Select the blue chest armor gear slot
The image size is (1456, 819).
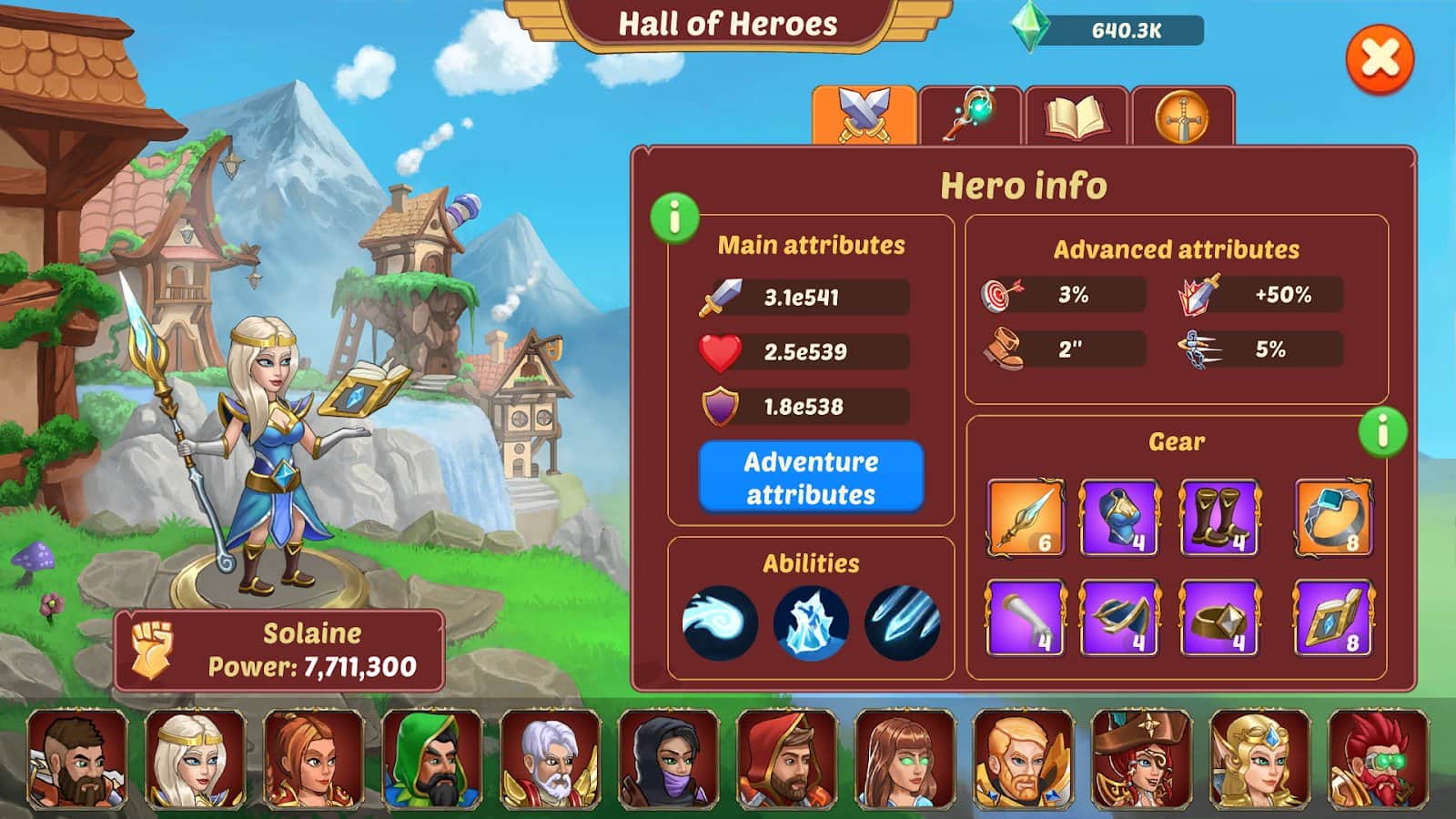pyautogui.click(x=1119, y=517)
